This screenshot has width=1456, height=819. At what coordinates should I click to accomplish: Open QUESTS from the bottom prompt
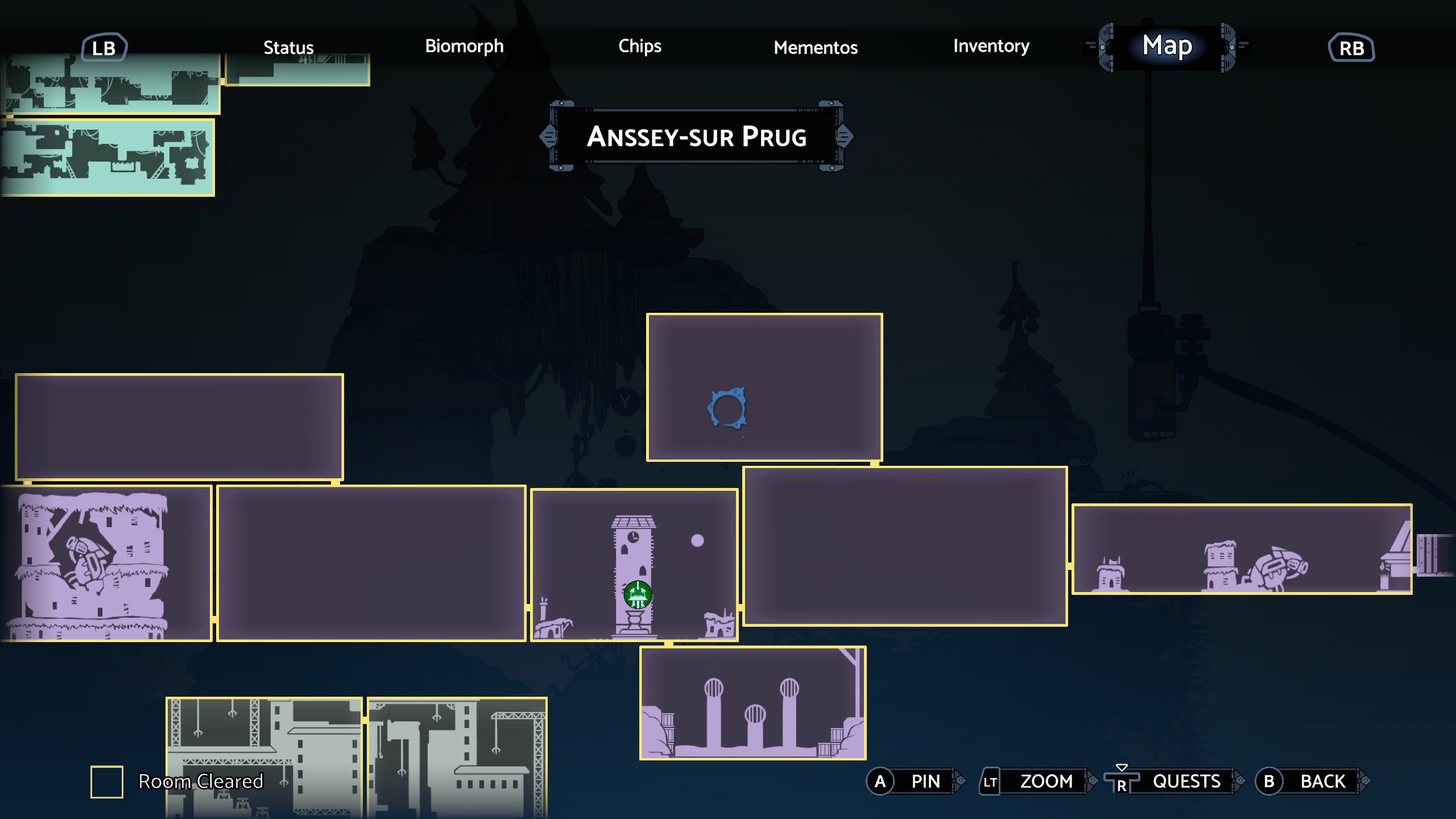point(1186,781)
